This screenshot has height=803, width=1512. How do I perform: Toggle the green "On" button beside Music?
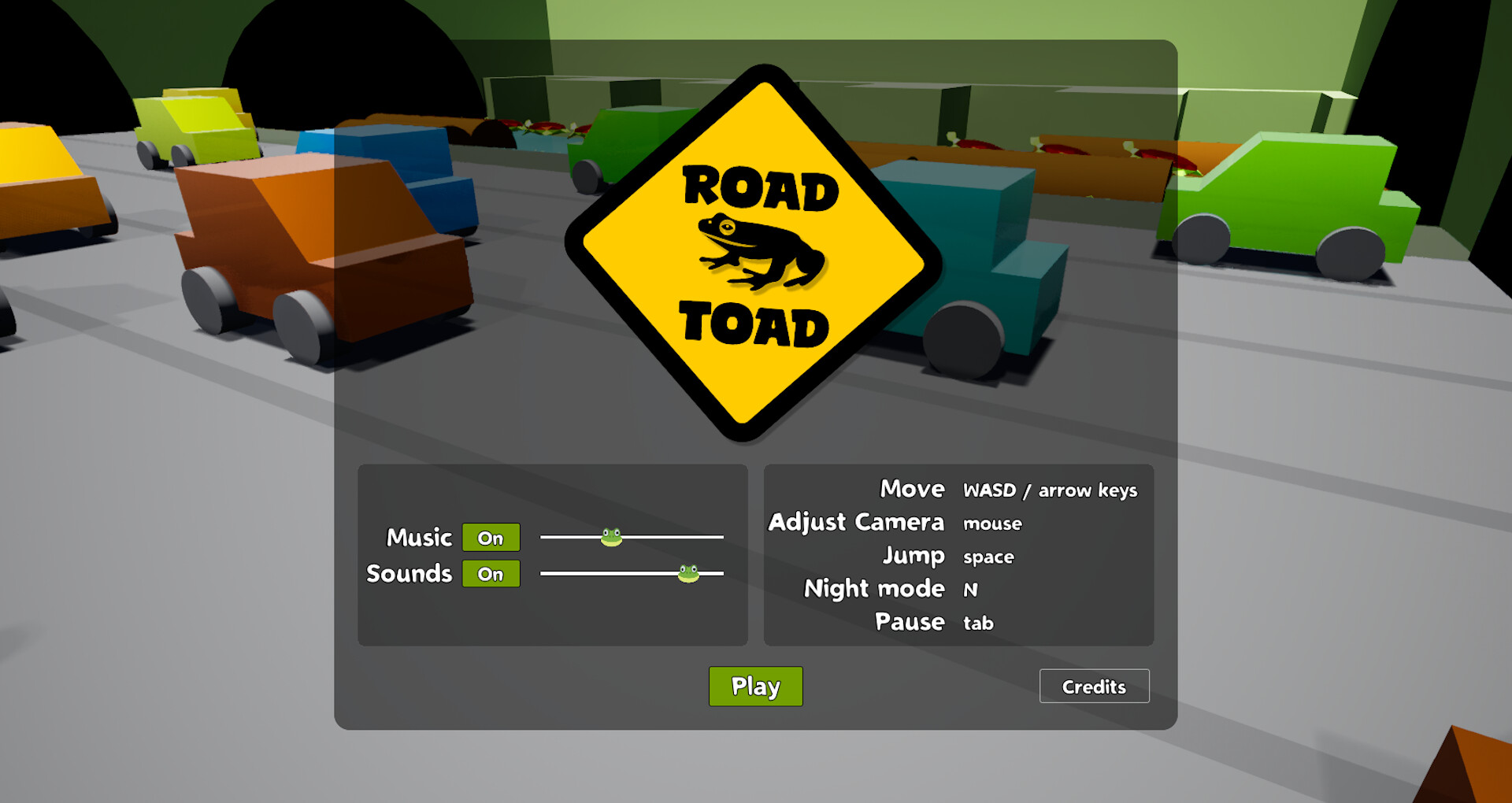[x=491, y=536]
